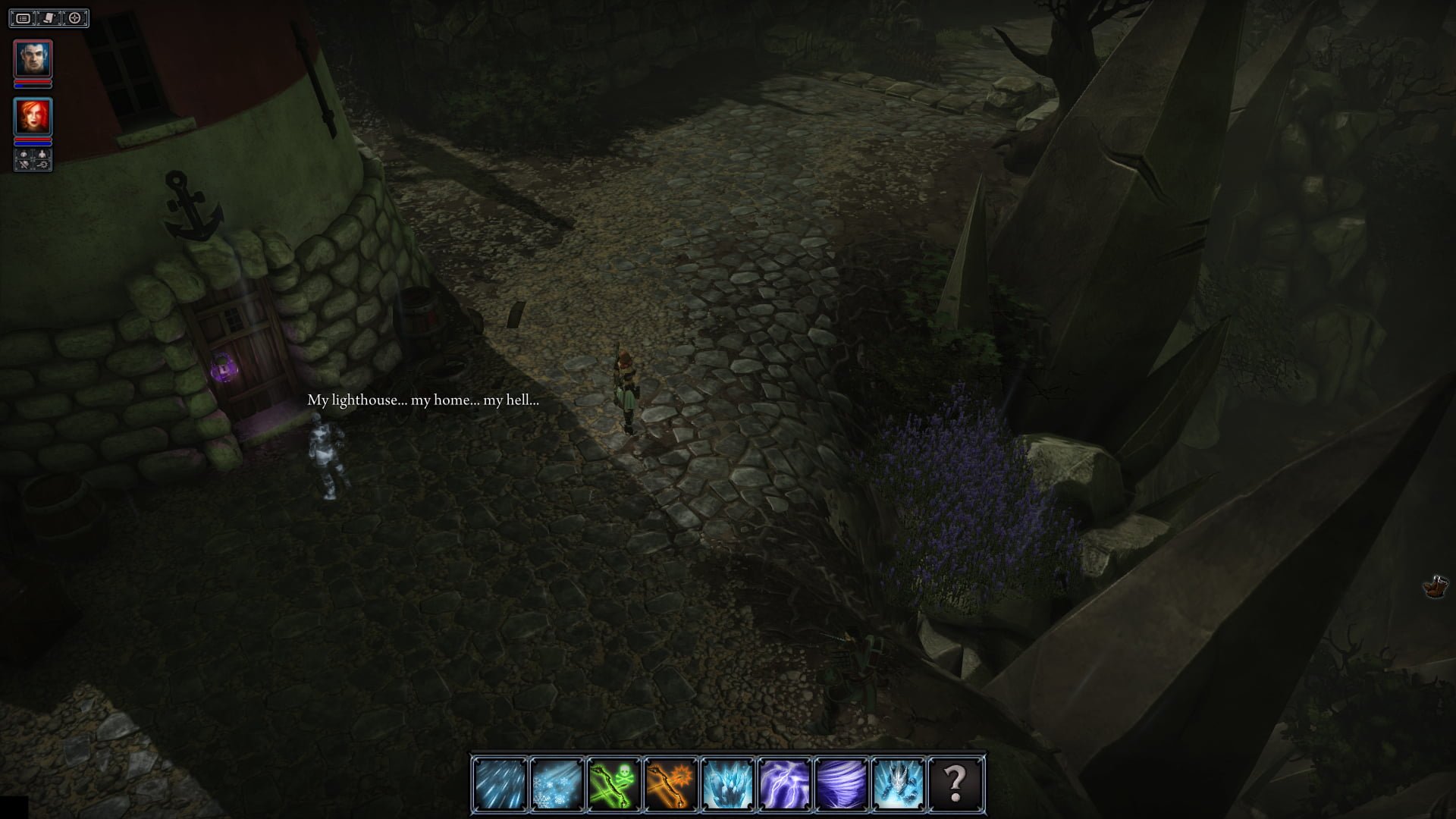Use the orange explosive arrow skill
This screenshot has width=1456, height=819.
pos(670,783)
